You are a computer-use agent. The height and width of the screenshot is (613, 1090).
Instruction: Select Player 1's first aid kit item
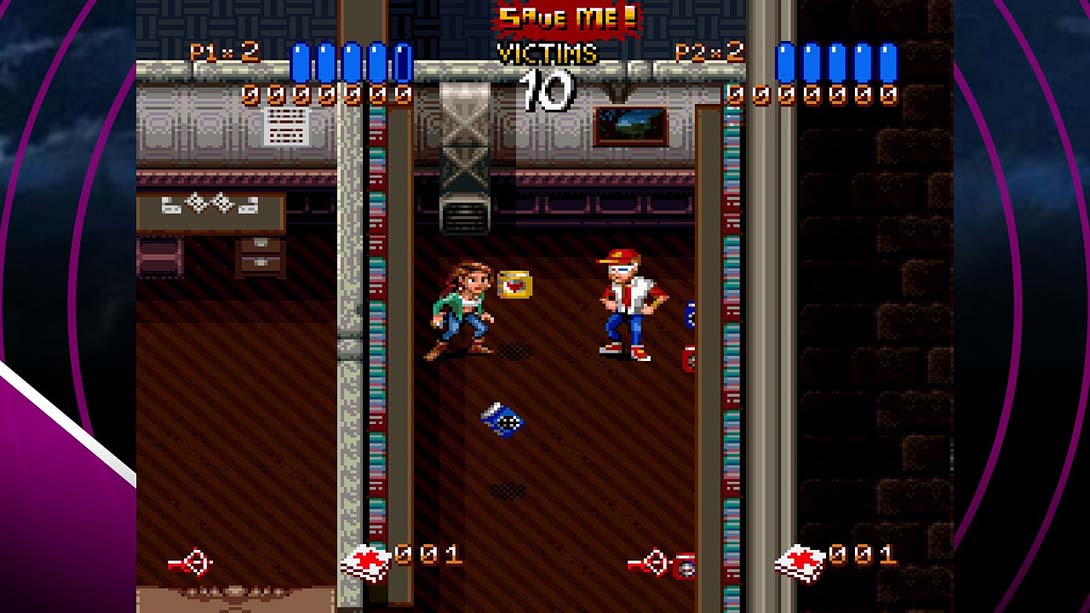pos(366,562)
